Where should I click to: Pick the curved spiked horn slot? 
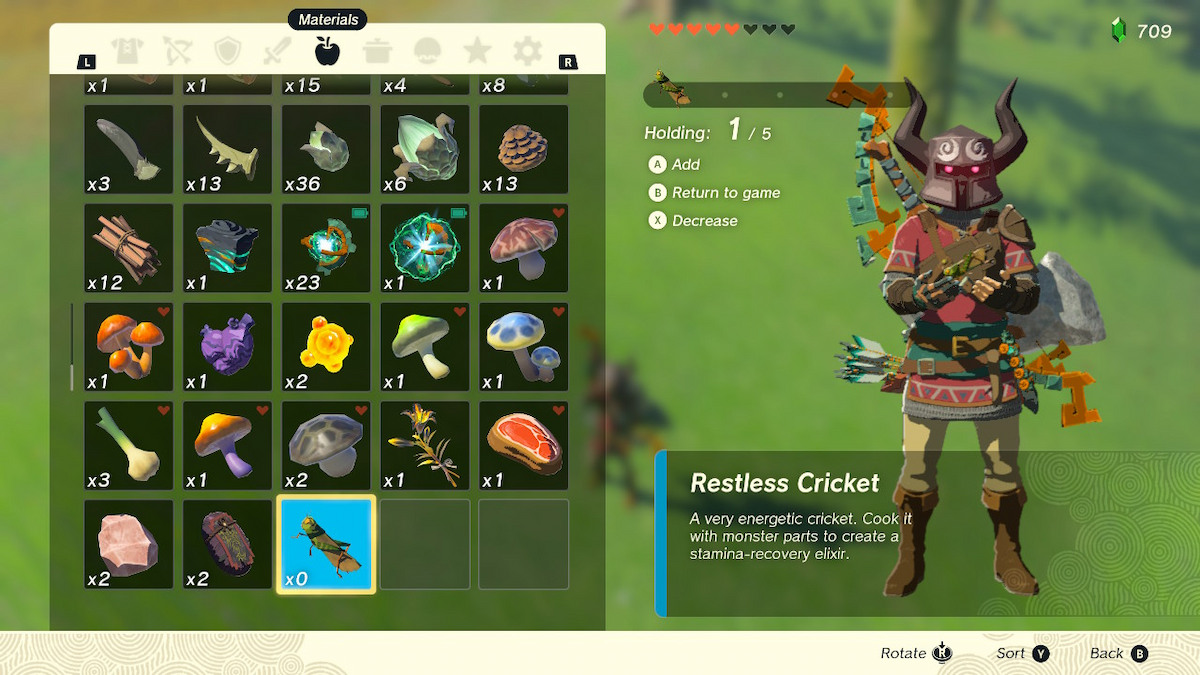pos(227,149)
